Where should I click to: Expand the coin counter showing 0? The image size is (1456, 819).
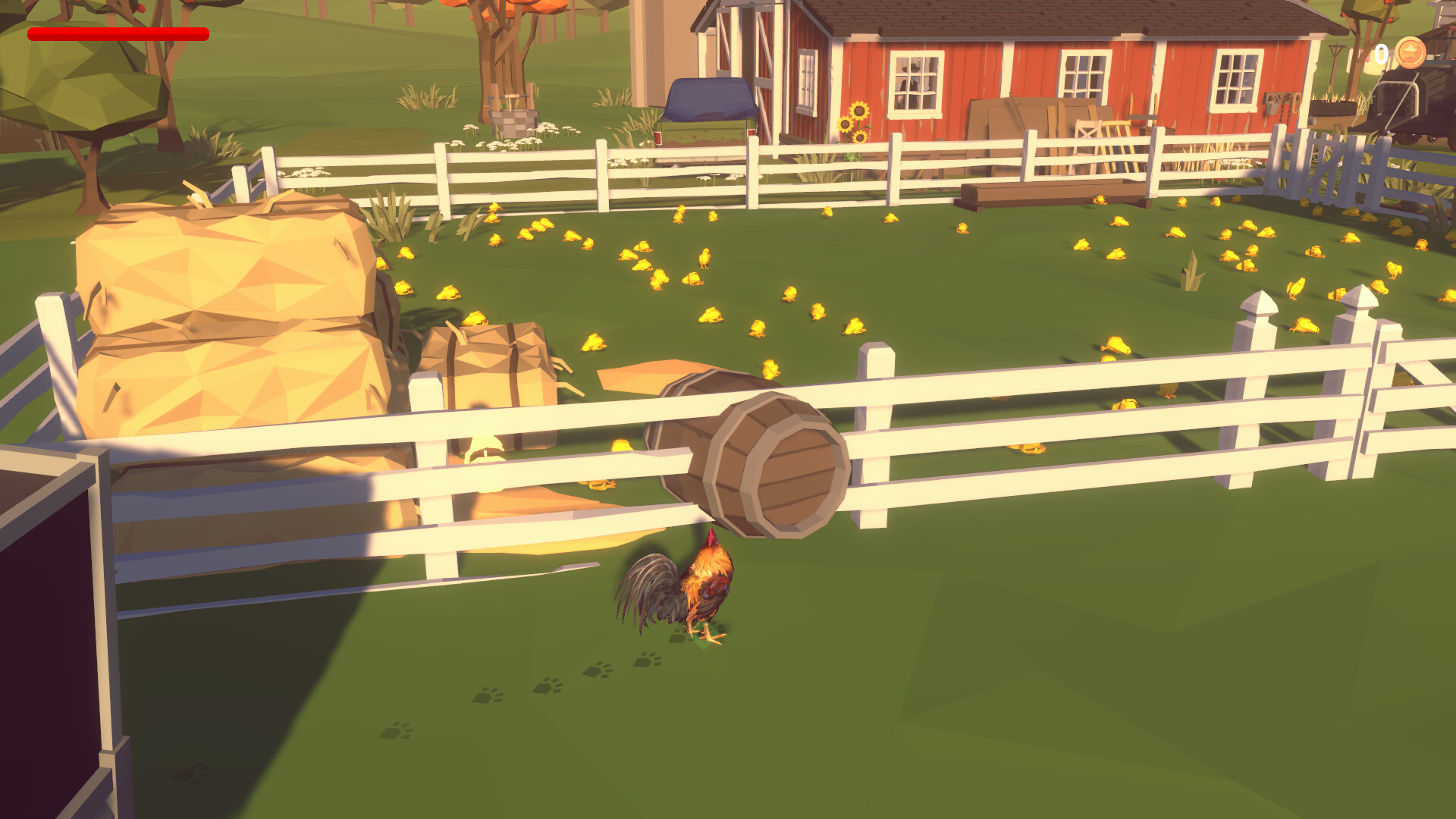click(x=1382, y=53)
